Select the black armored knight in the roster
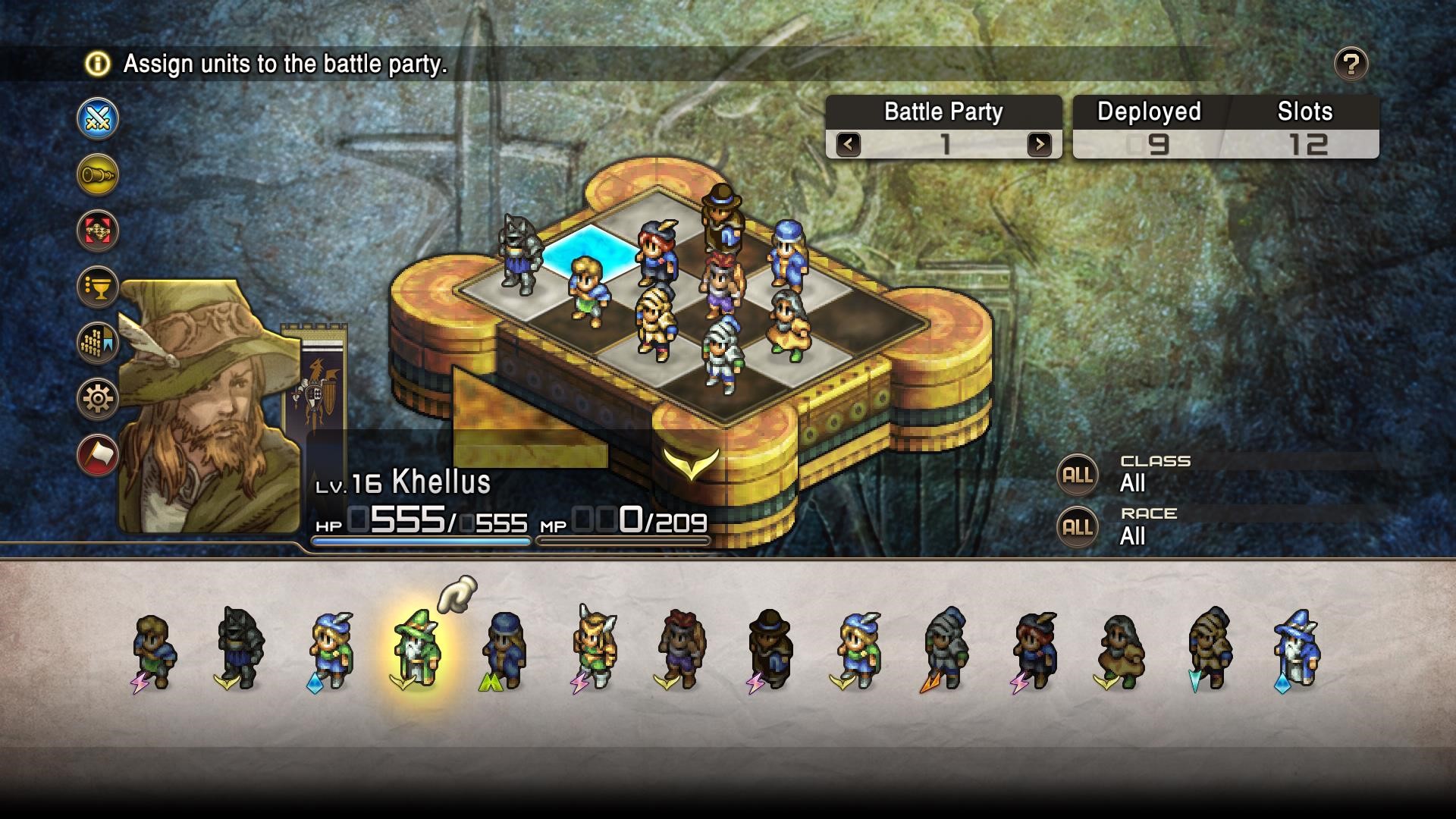This screenshot has width=1456, height=819. click(x=240, y=649)
